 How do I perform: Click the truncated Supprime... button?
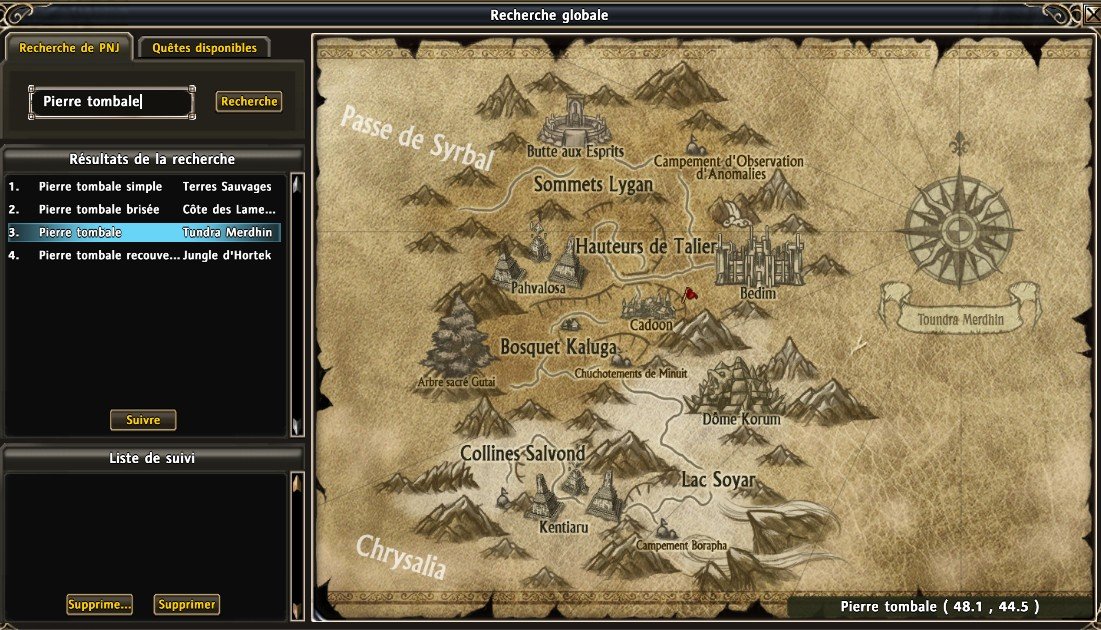[99, 605]
